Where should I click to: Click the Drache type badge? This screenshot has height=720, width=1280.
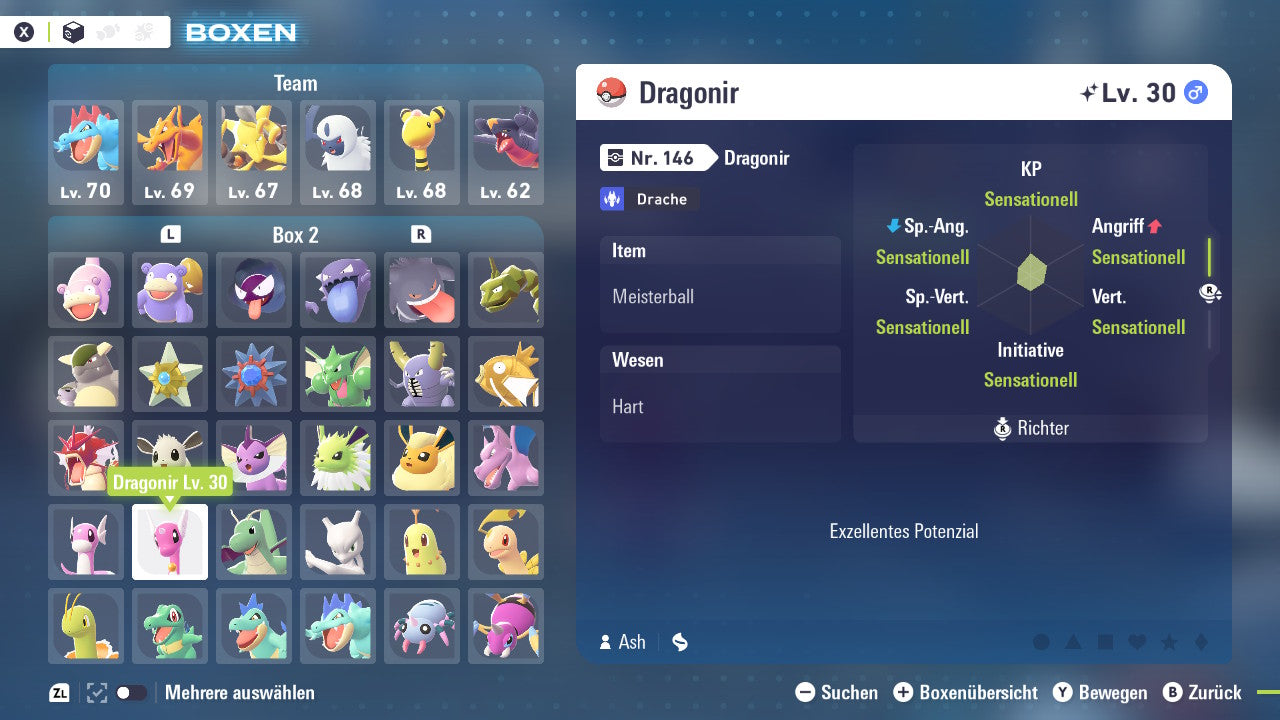(x=649, y=199)
